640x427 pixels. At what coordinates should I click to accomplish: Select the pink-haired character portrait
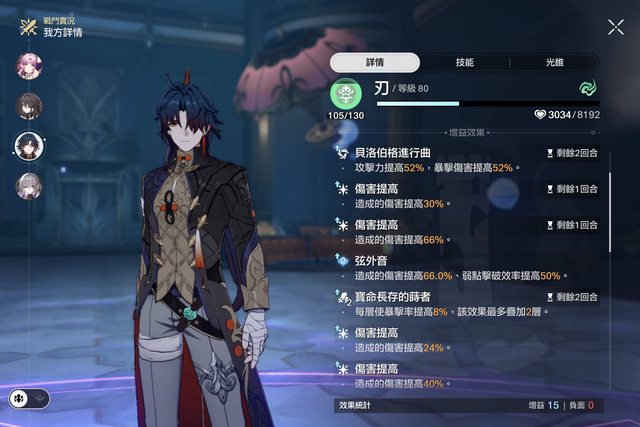tap(29, 66)
